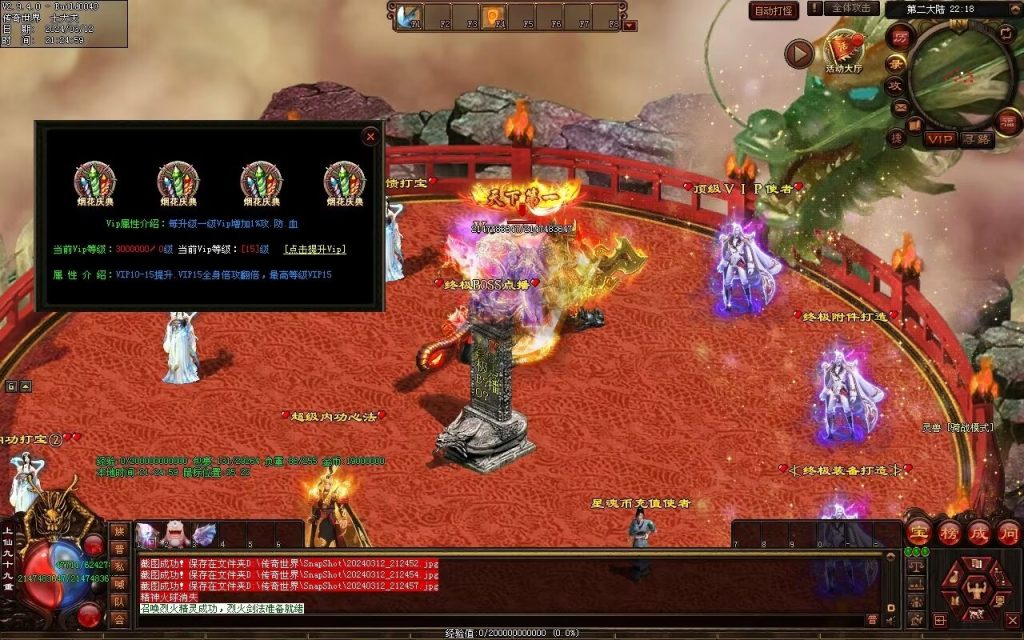Click the balance scales trade icon
This screenshot has width=1024, height=640.
(x=914, y=566)
